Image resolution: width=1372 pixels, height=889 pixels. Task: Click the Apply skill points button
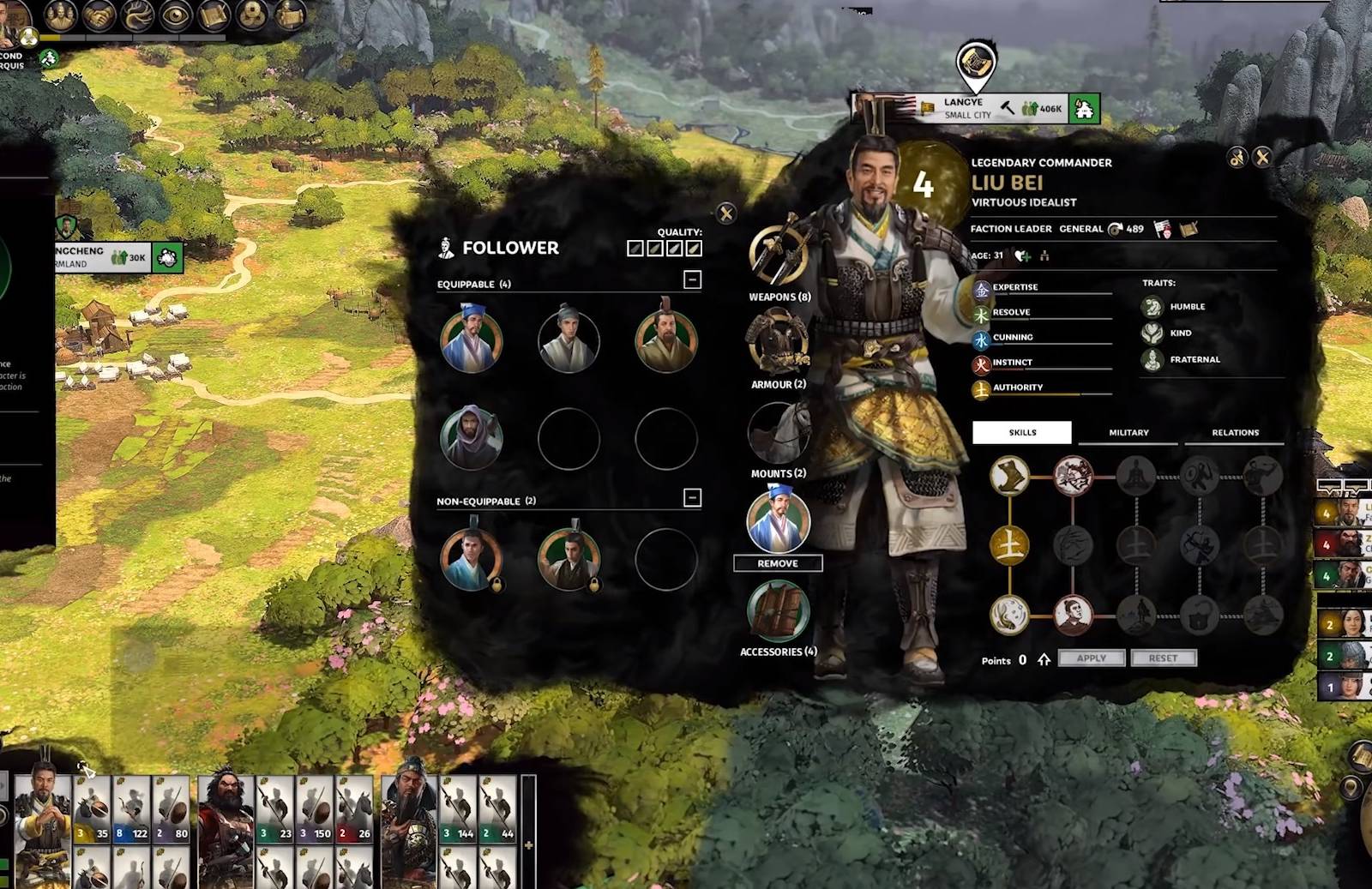1091,658
